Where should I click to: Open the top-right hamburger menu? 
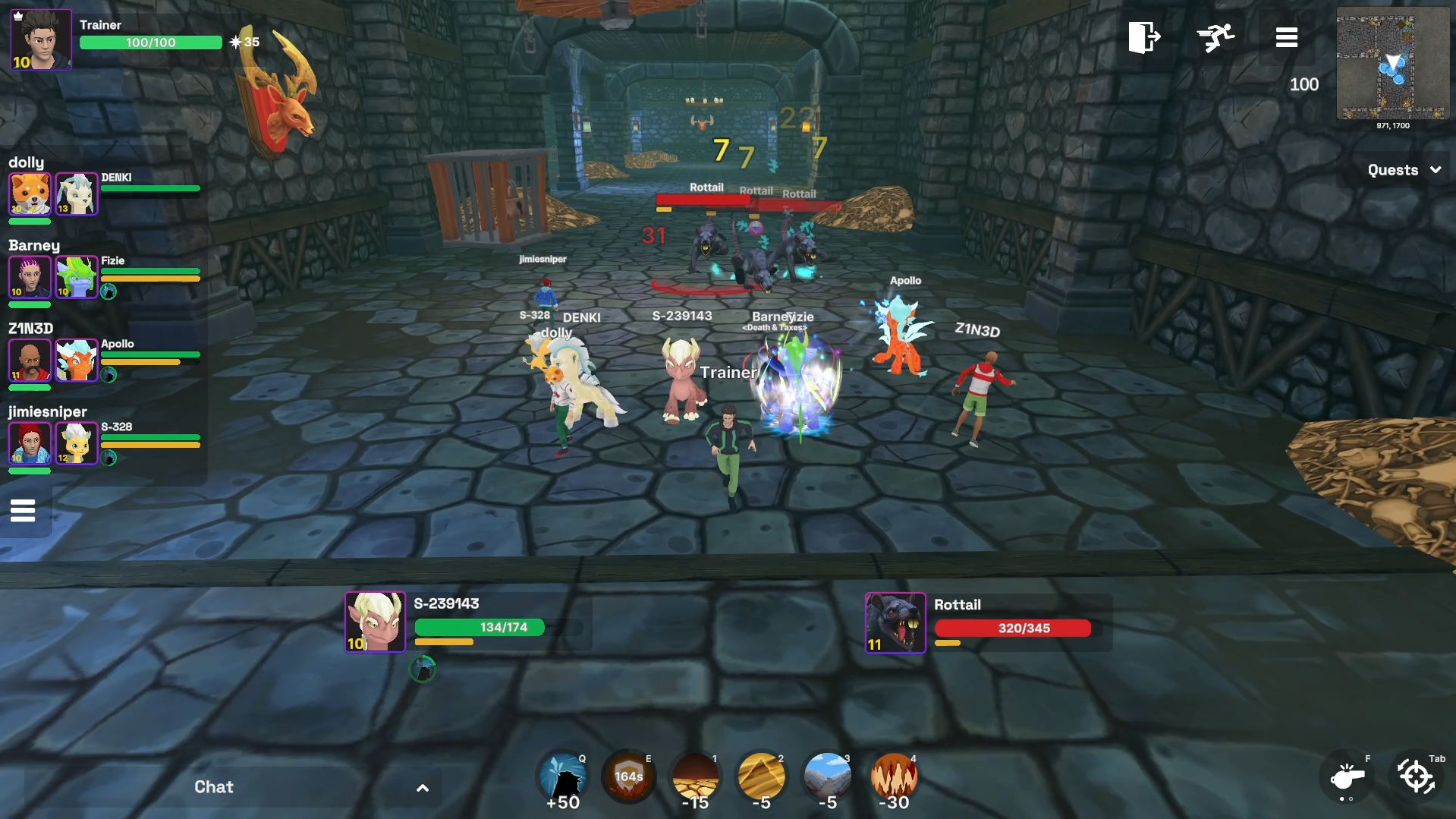(x=1286, y=37)
